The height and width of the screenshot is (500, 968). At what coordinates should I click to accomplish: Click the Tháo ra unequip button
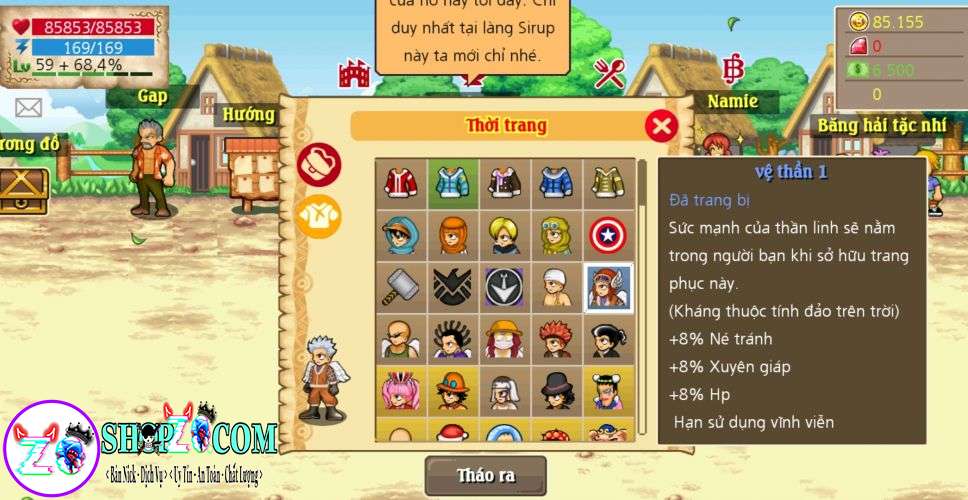pos(485,476)
